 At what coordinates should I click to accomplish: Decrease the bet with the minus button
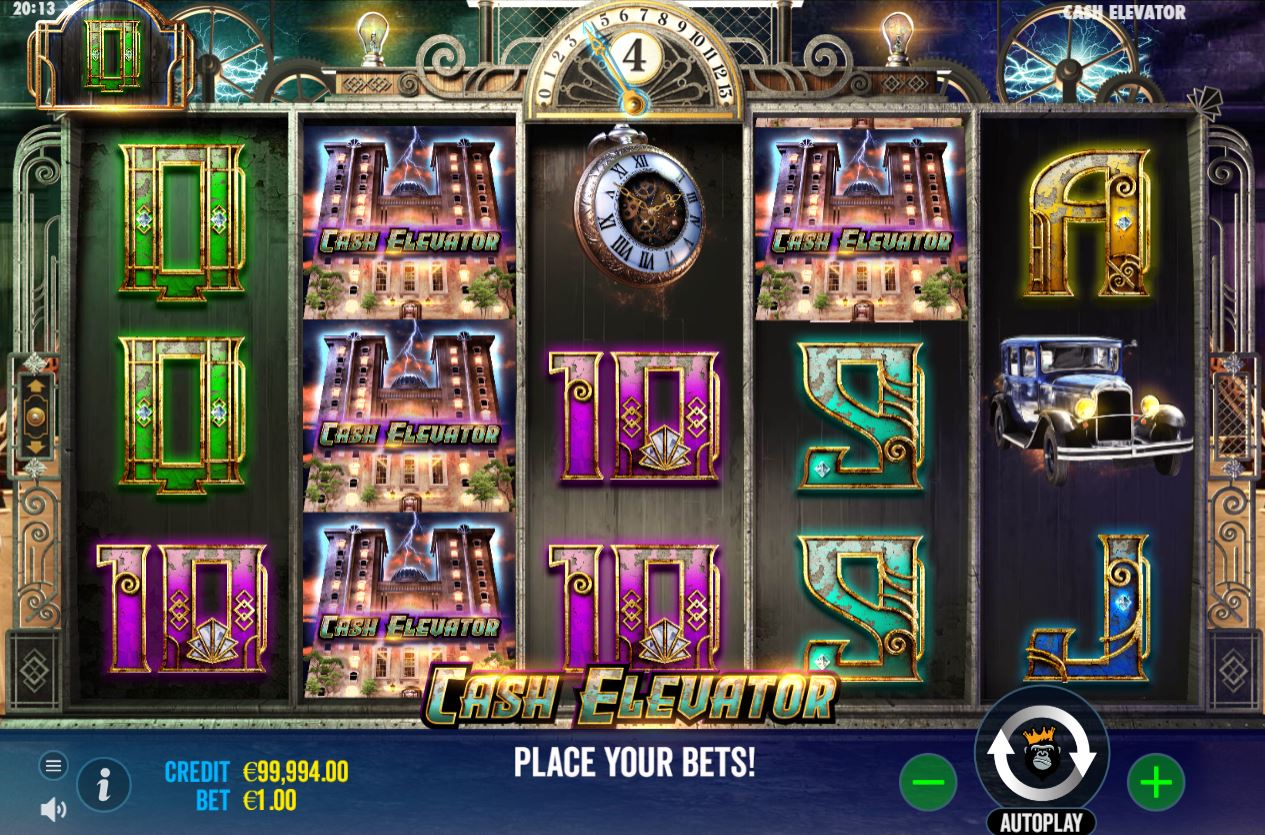tap(927, 782)
